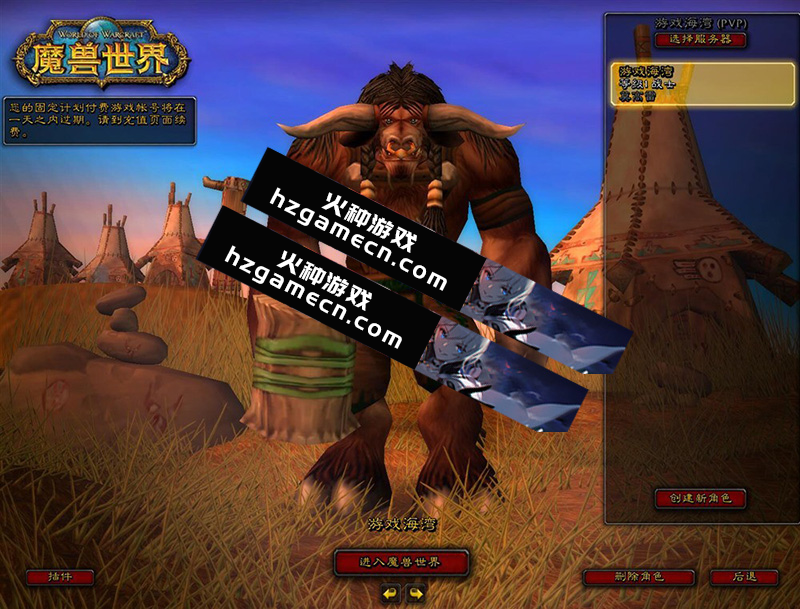Click 创建新角色 to create a character

point(701,497)
